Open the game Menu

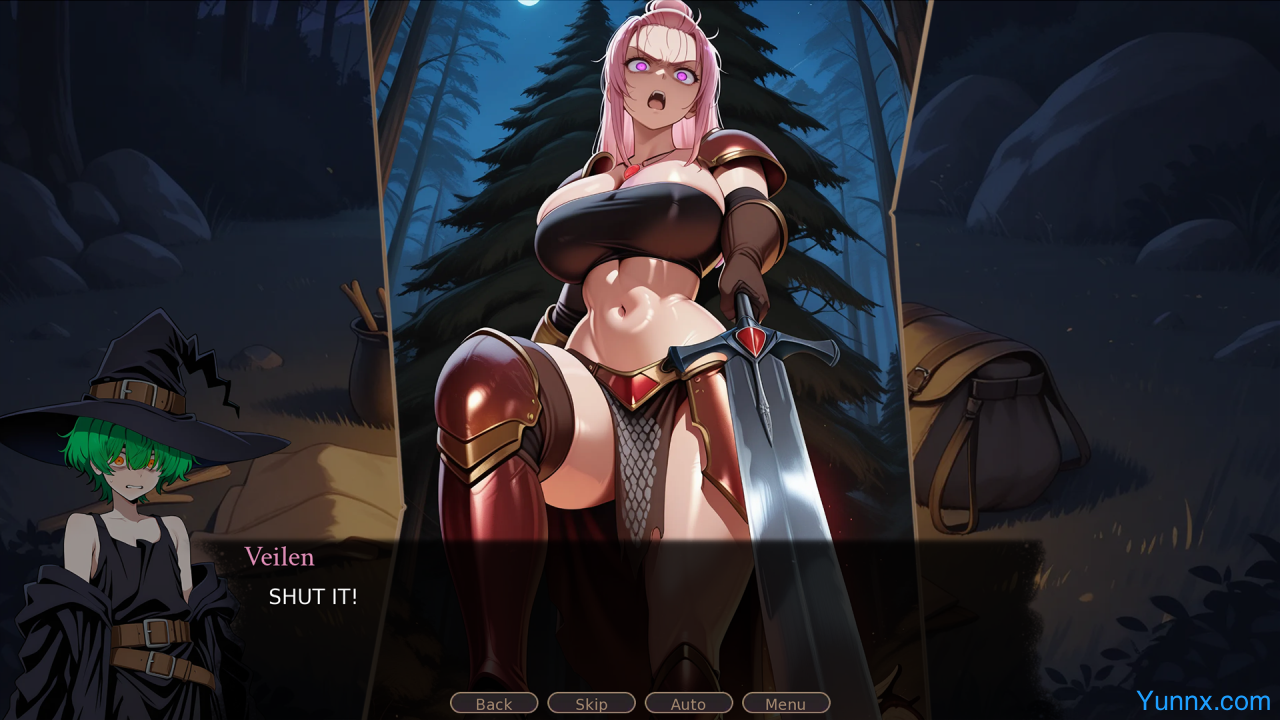(785, 704)
